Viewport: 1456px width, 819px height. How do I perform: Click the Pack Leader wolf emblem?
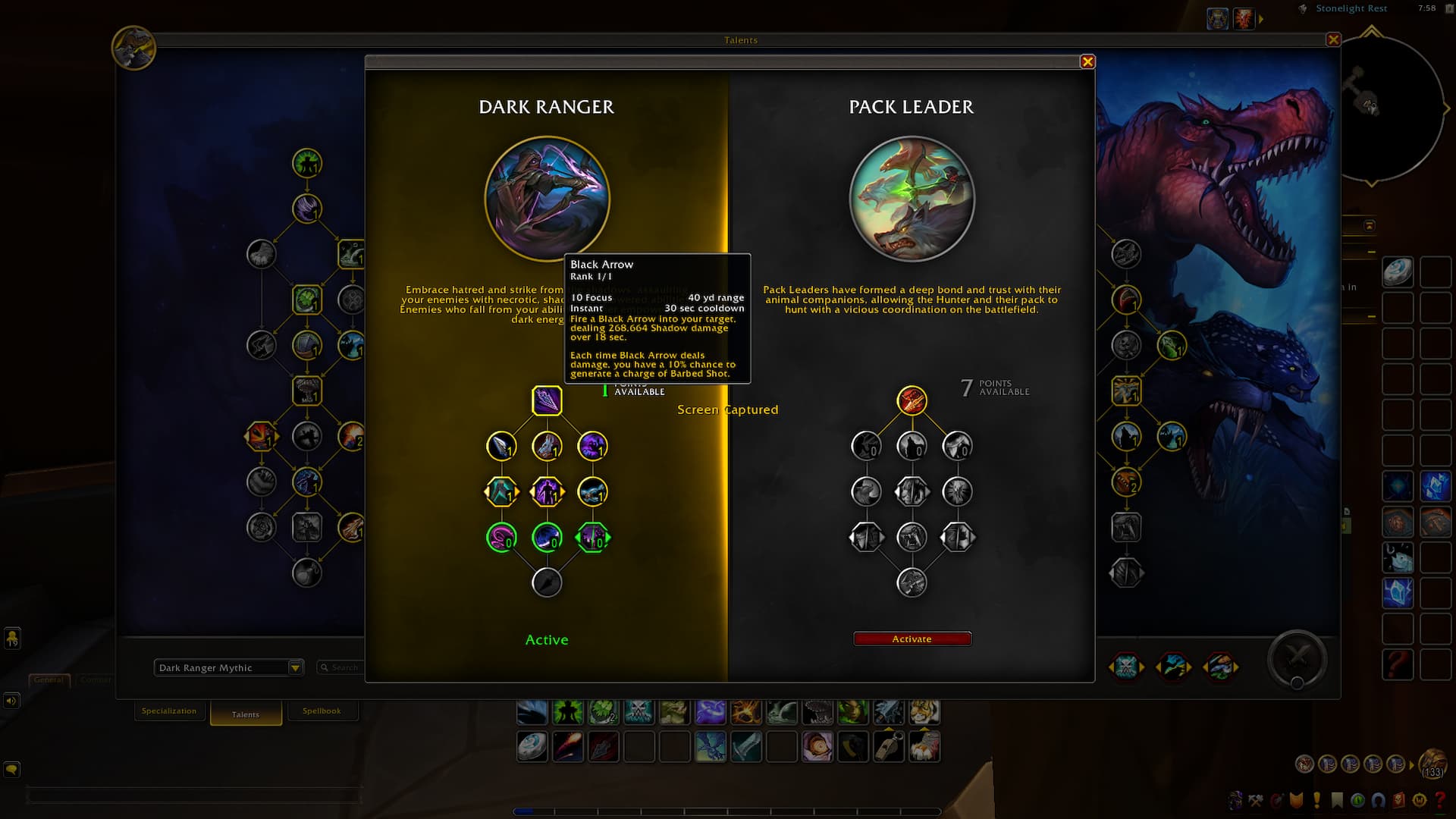point(912,199)
